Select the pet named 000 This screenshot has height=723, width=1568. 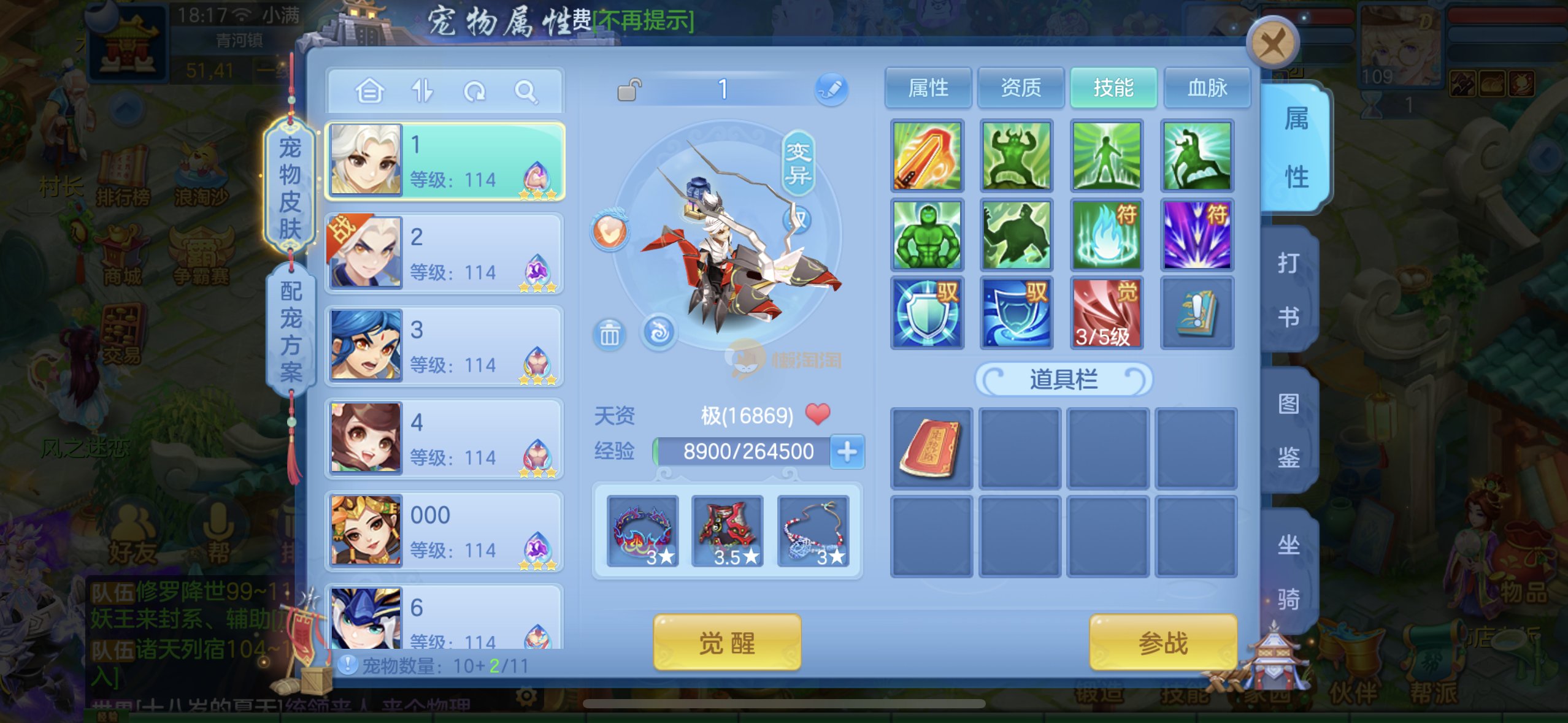coord(444,531)
